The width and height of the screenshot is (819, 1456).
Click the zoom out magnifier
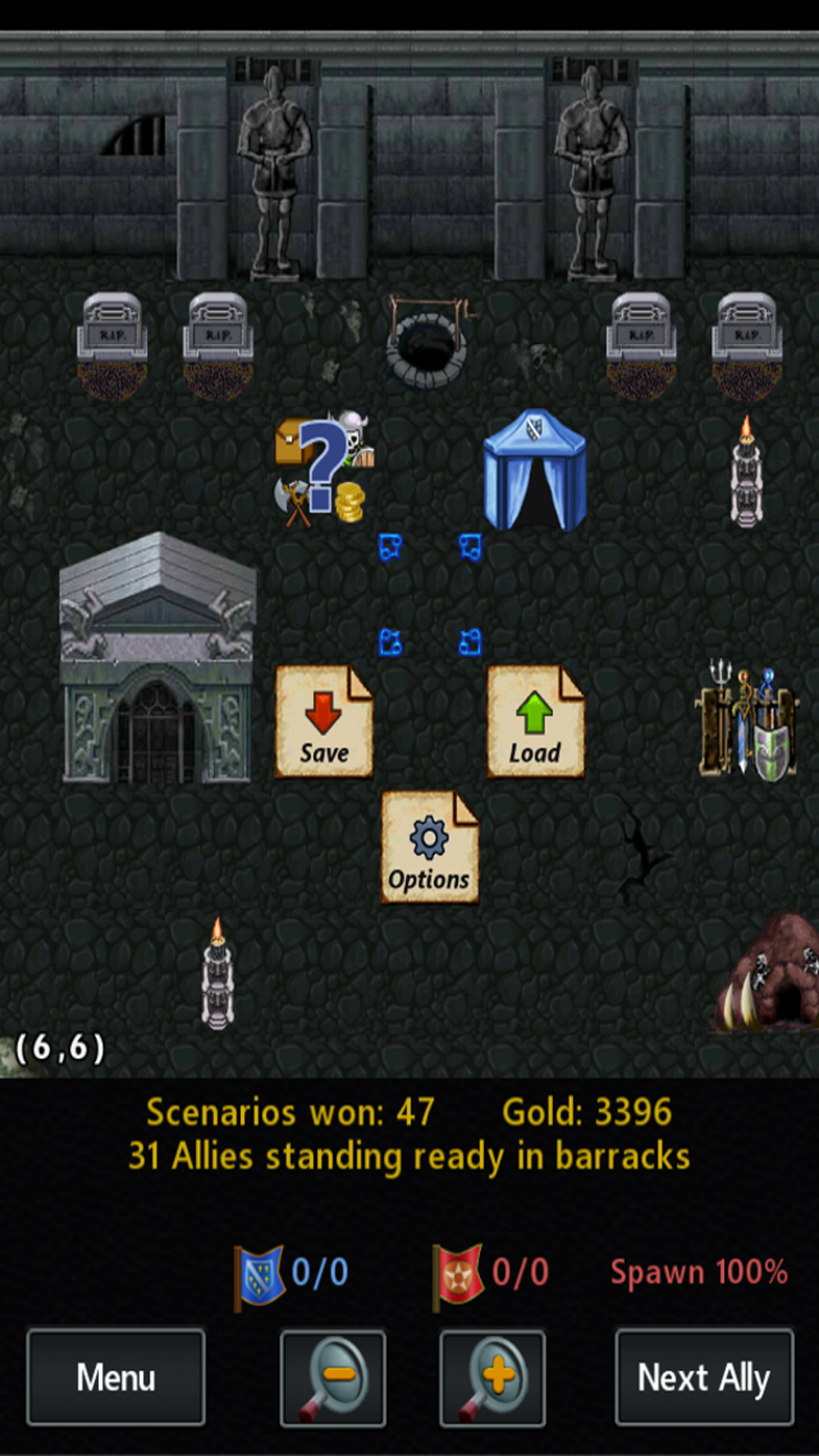pyautogui.click(x=333, y=1377)
